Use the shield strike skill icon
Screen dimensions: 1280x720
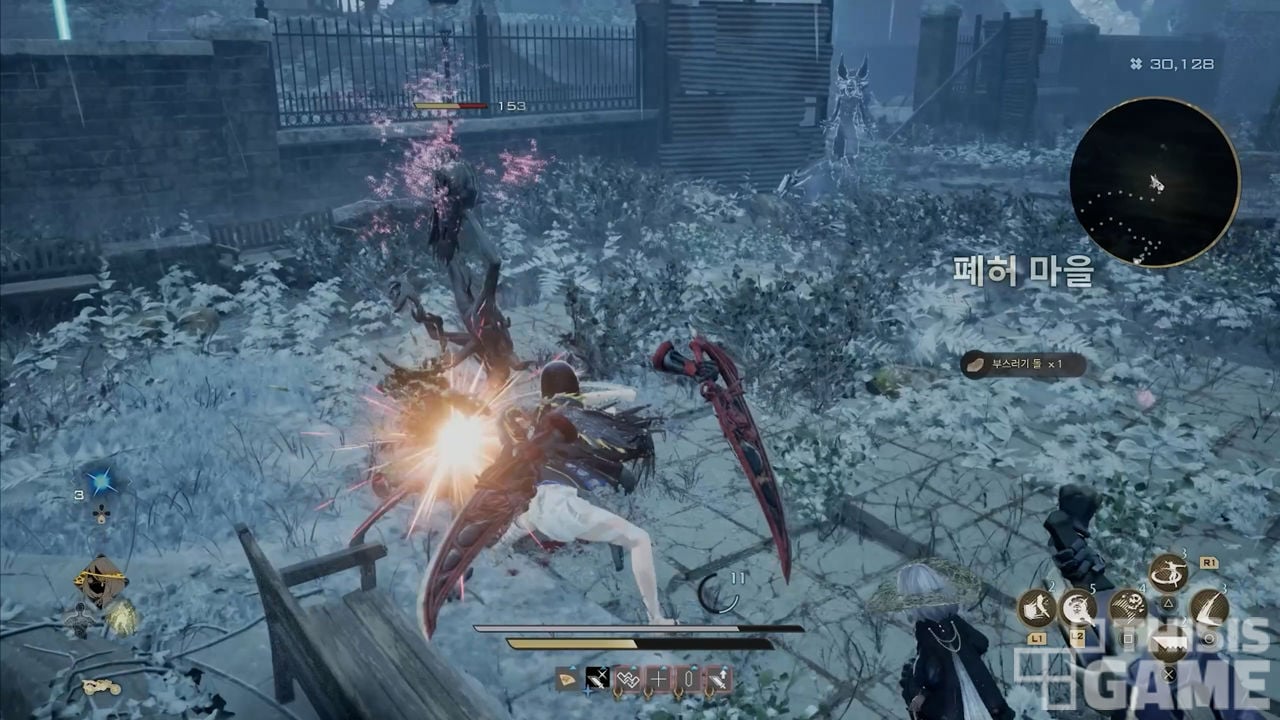tap(1037, 607)
